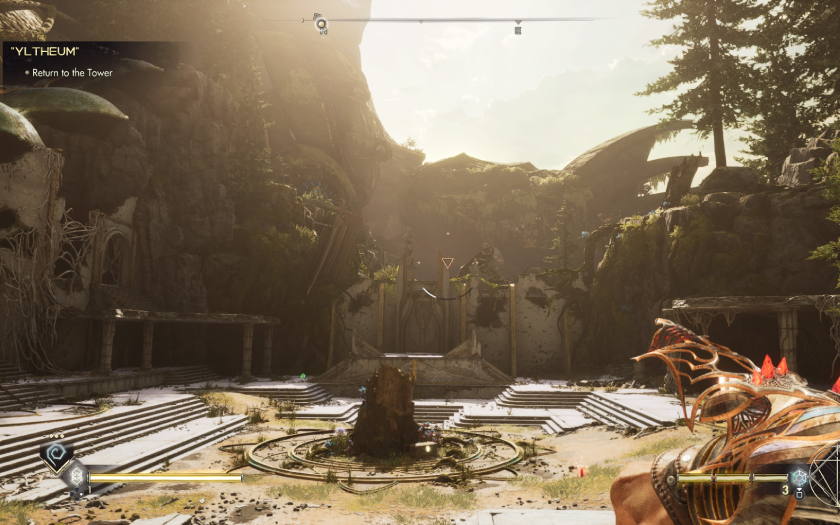This screenshot has width=840, height=525.
Task: Click the triangle objective waypoint marker
Action: coord(447,264)
